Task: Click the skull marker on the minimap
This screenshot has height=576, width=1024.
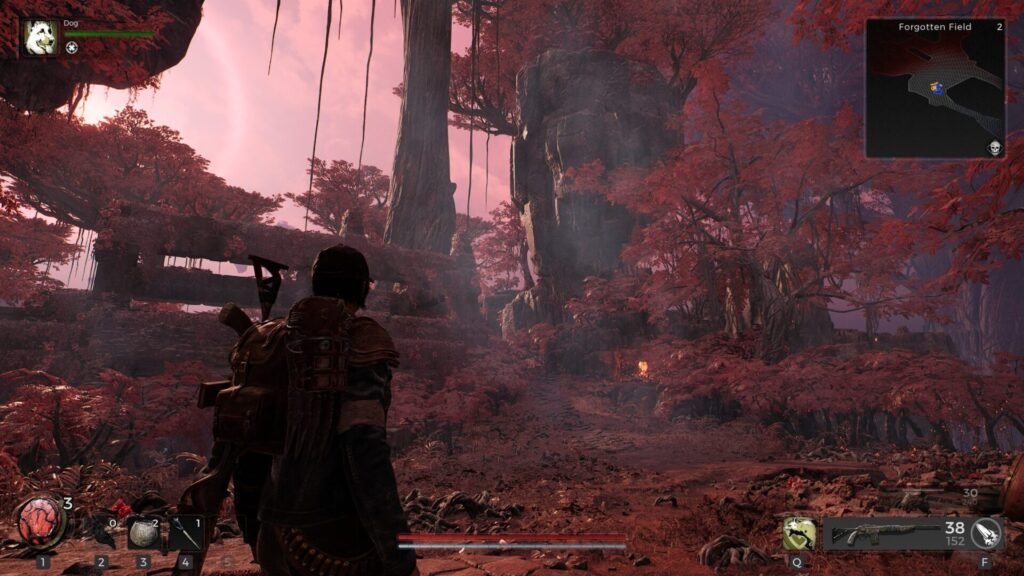Action: [x=994, y=148]
